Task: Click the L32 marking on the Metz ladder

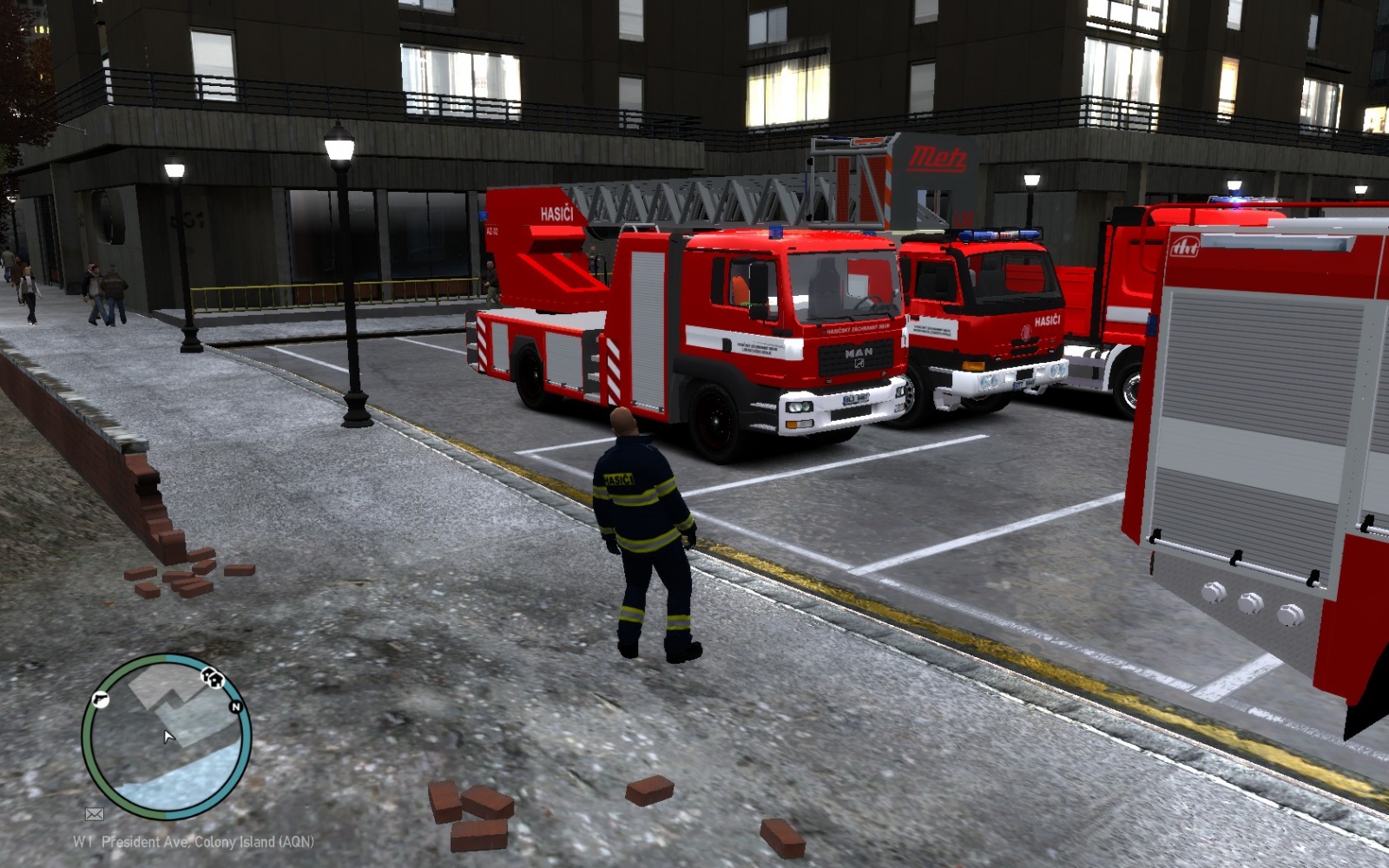Action: [965, 219]
